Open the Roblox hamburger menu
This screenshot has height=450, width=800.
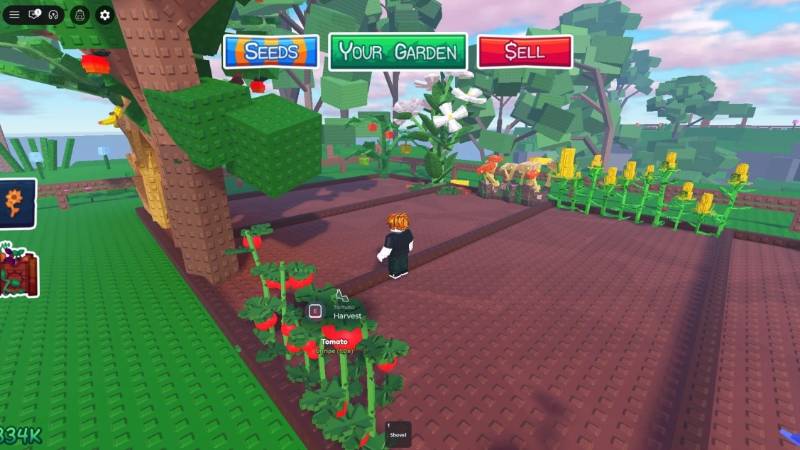point(14,15)
